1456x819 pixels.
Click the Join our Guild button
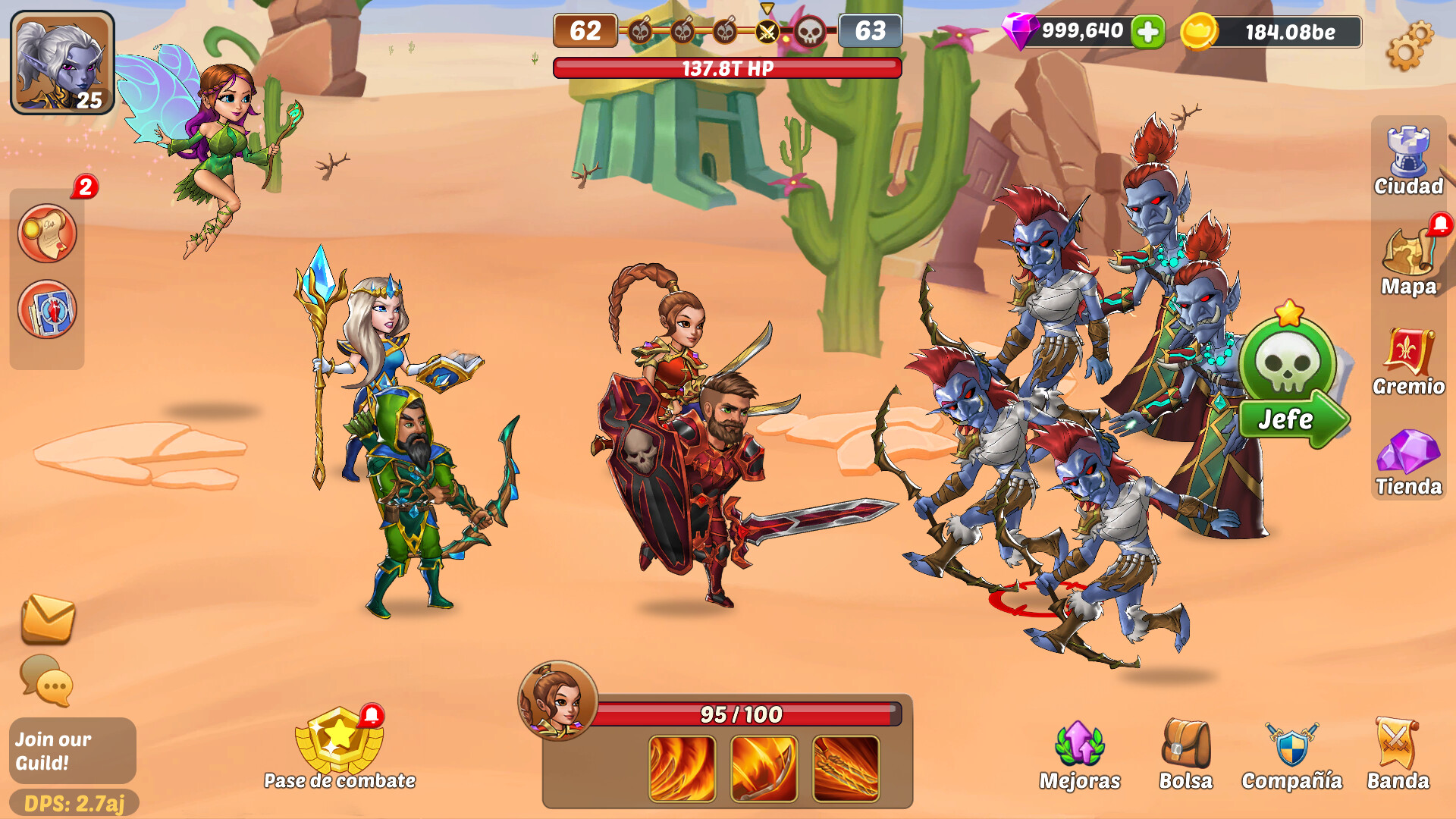[62, 751]
